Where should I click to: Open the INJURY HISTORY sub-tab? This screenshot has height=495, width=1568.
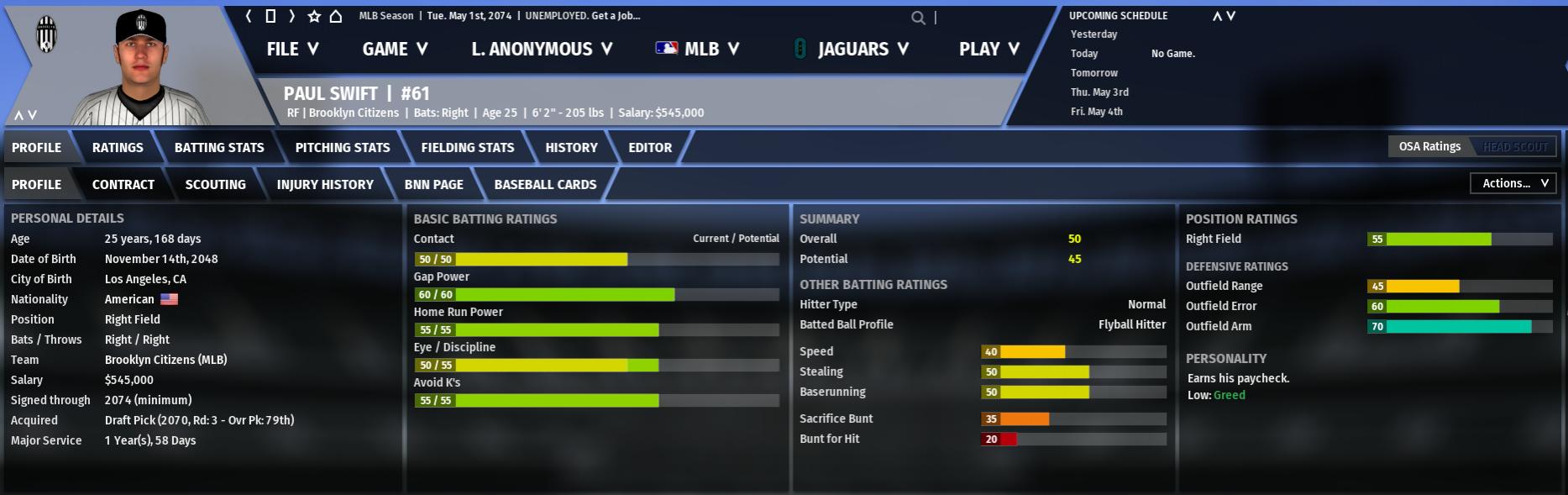click(325, 184)
